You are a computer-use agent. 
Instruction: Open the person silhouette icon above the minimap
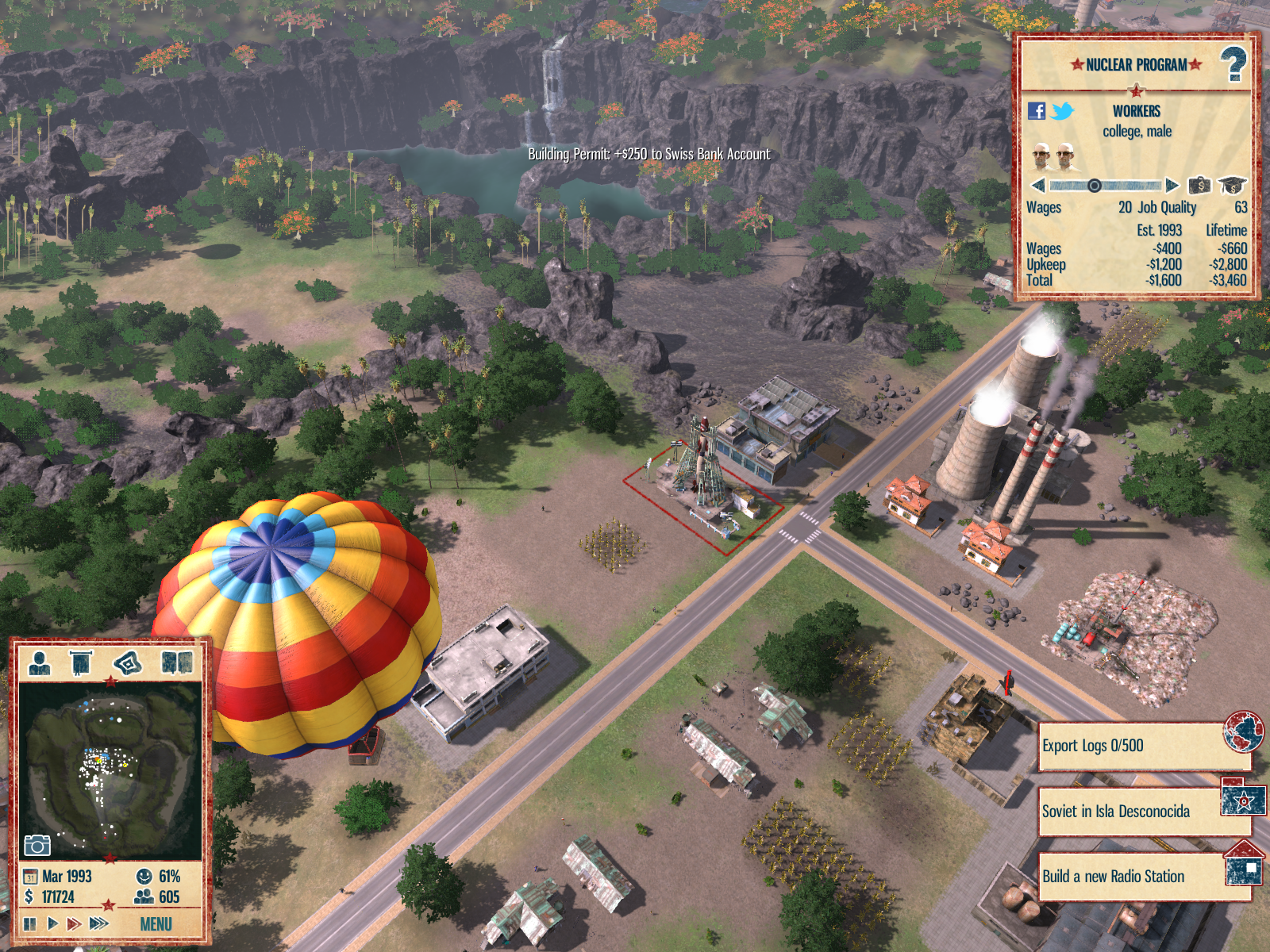click(x=39, y=662)
